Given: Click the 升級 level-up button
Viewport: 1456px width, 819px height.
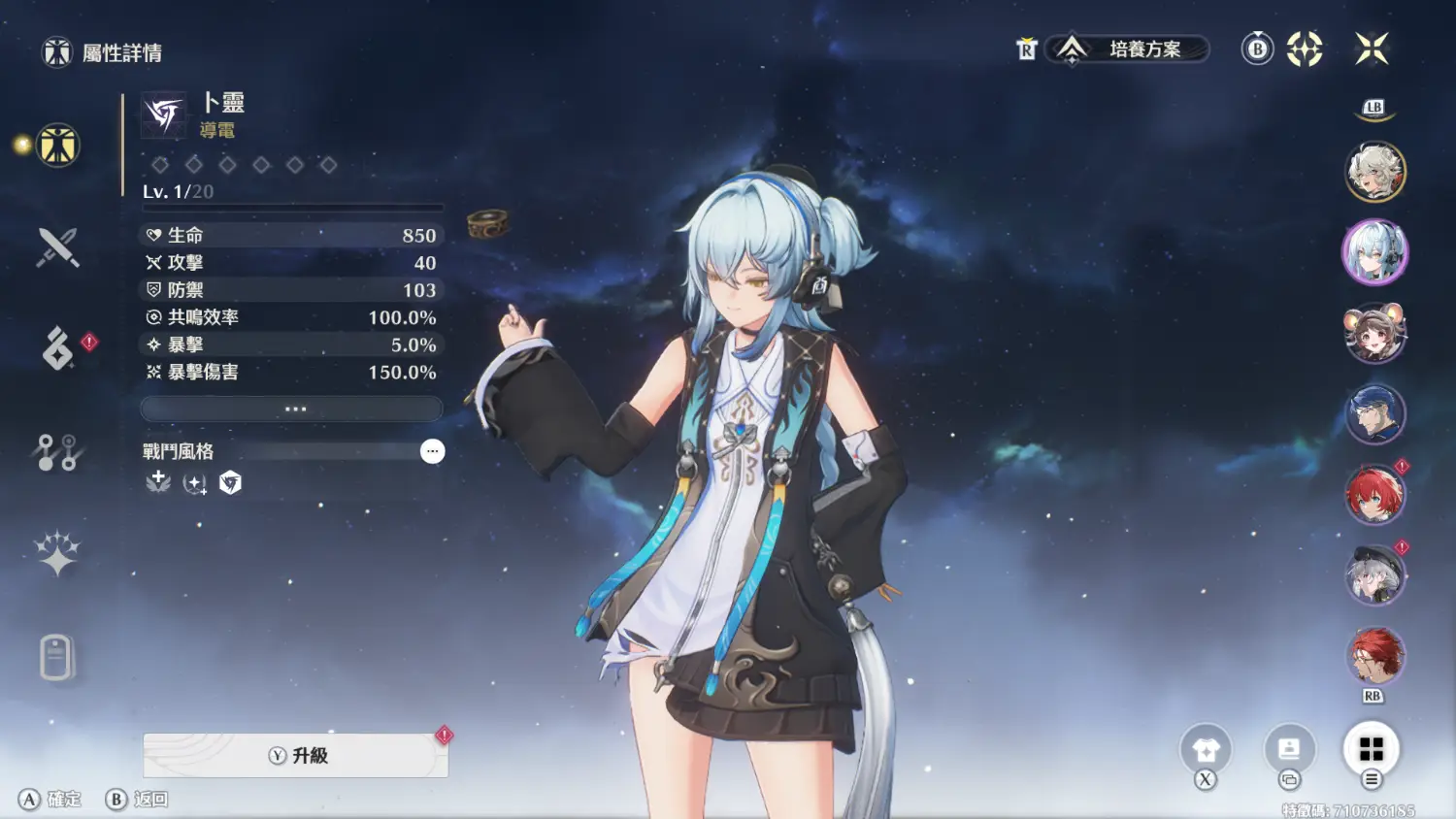Looking at the screenshot, I should [x=295, y=755].
